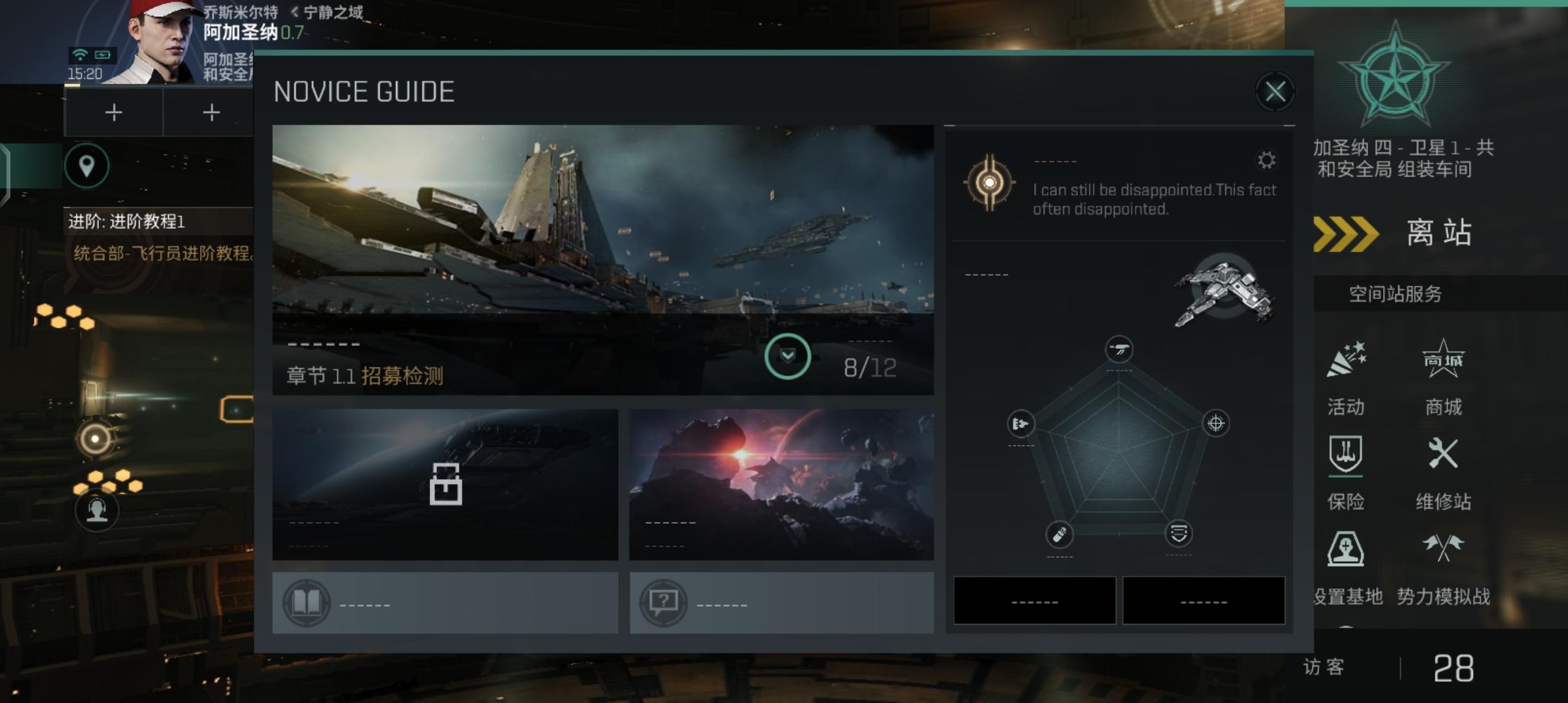The height and width of the screenshot is (703, 1568).
Task: Open chapter 1.1 招募检测 banner
Action: click(x=521, y=260)
